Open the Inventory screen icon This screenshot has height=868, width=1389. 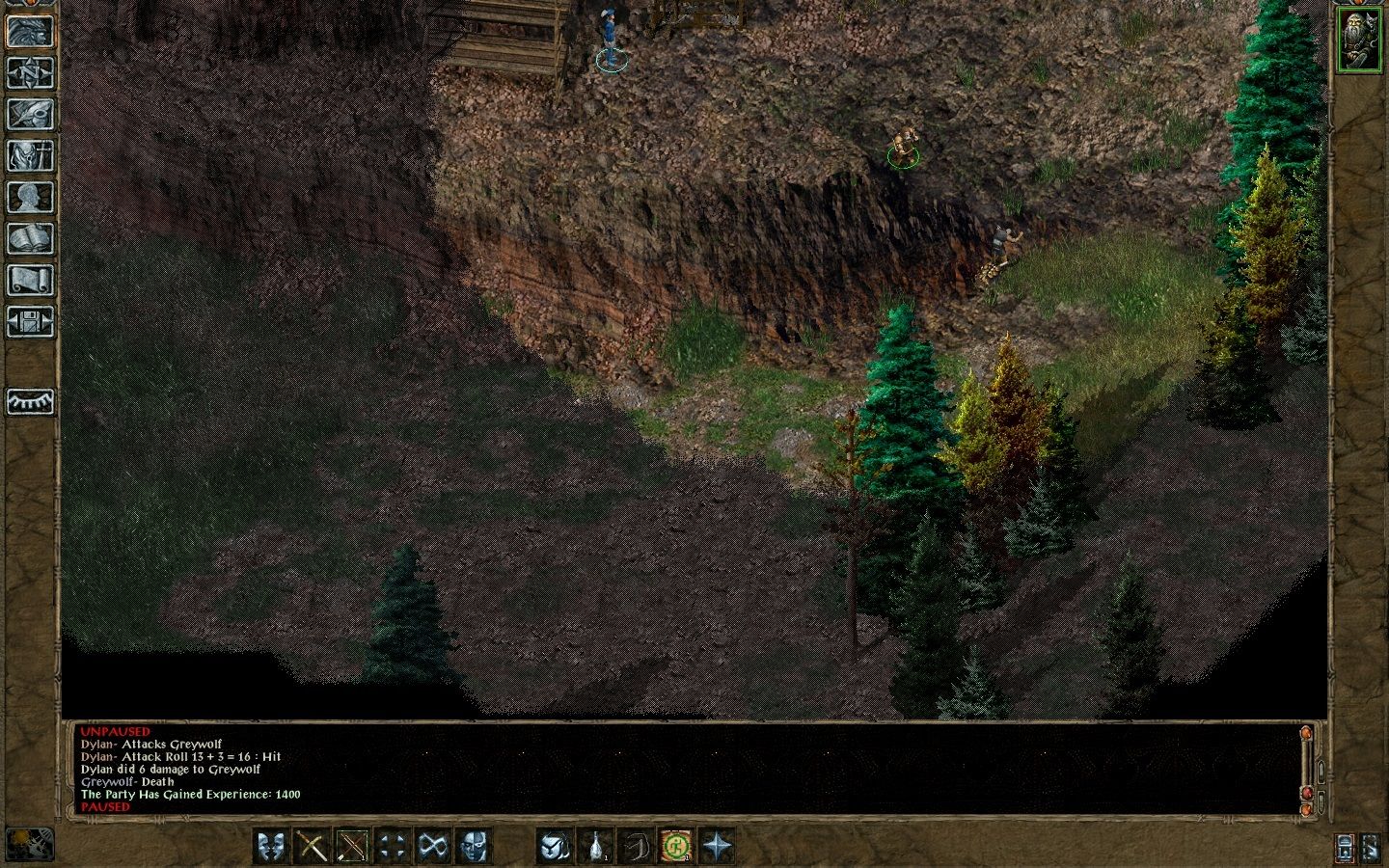pyautogui.click(x=30, y=154)
